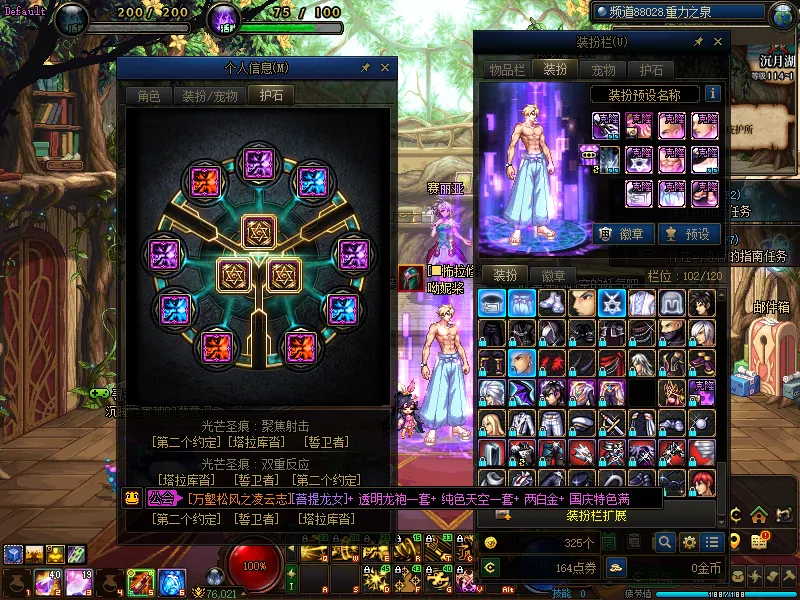
Task: Click 装扮栏扩展 to expand avatar slots
Action: (x=597, y=516)
